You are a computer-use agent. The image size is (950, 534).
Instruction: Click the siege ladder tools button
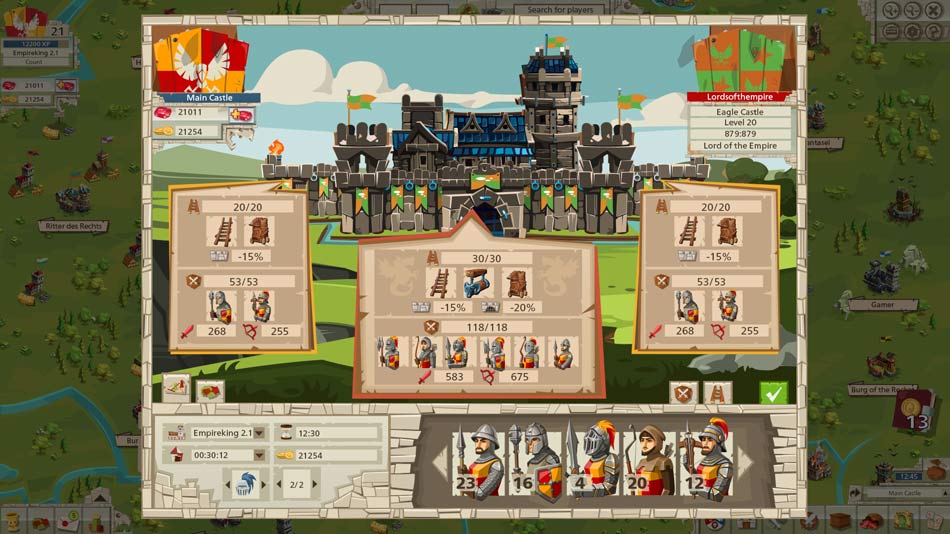point(717,393)
